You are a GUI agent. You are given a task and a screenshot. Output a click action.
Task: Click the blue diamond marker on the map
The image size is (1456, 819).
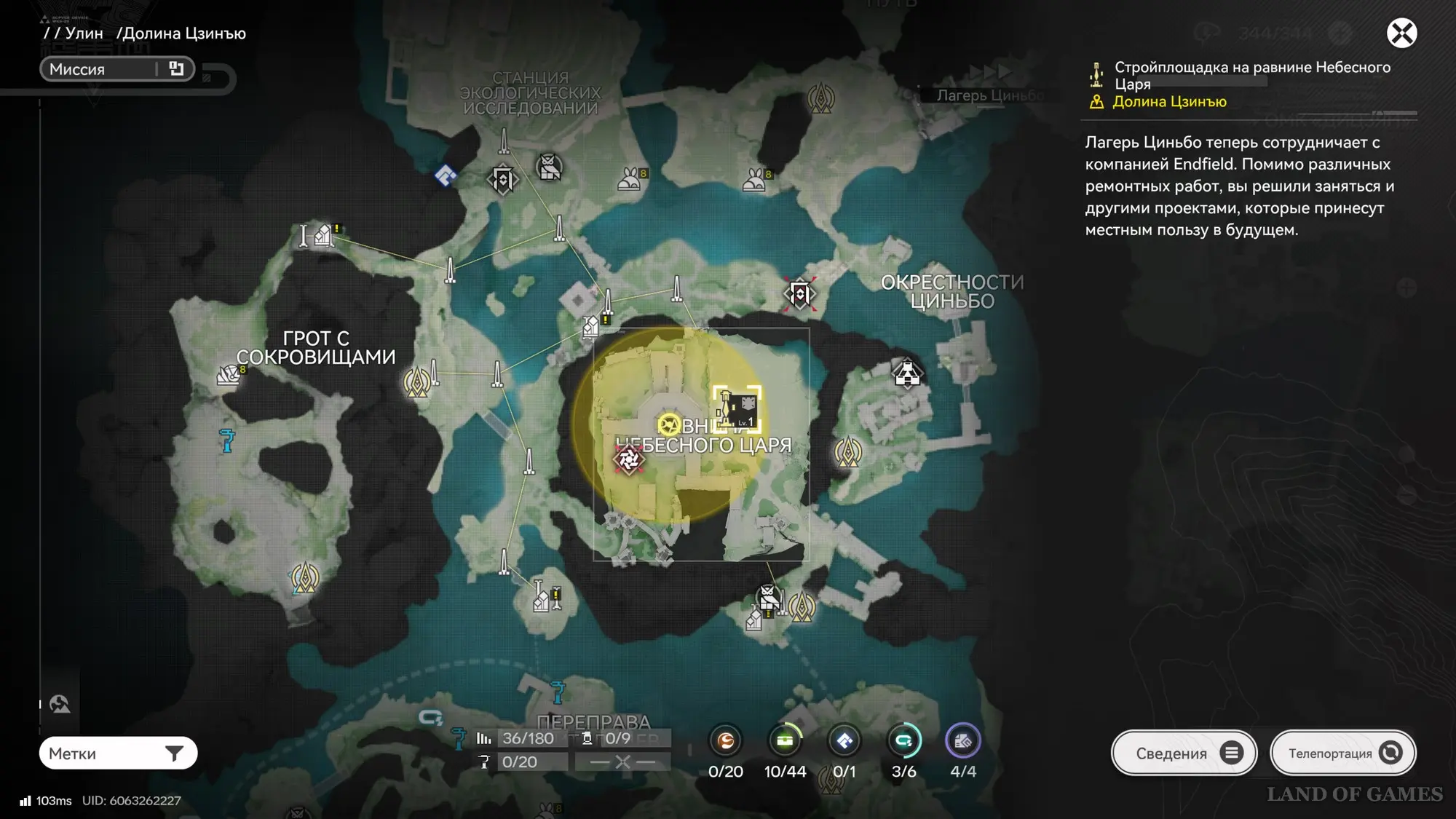(446, 175)
